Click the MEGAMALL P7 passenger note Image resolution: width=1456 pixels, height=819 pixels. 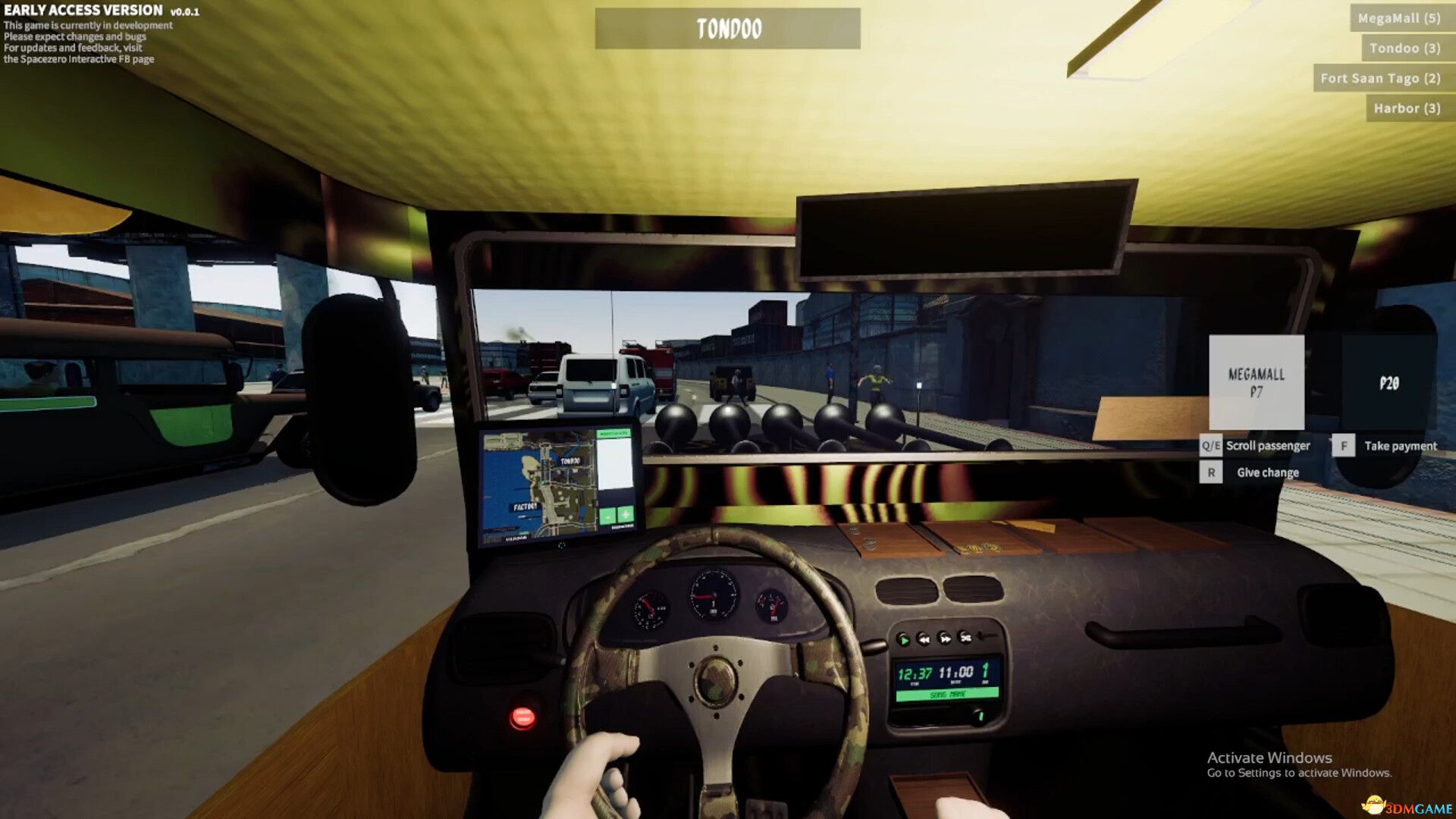coord(1258,381)
